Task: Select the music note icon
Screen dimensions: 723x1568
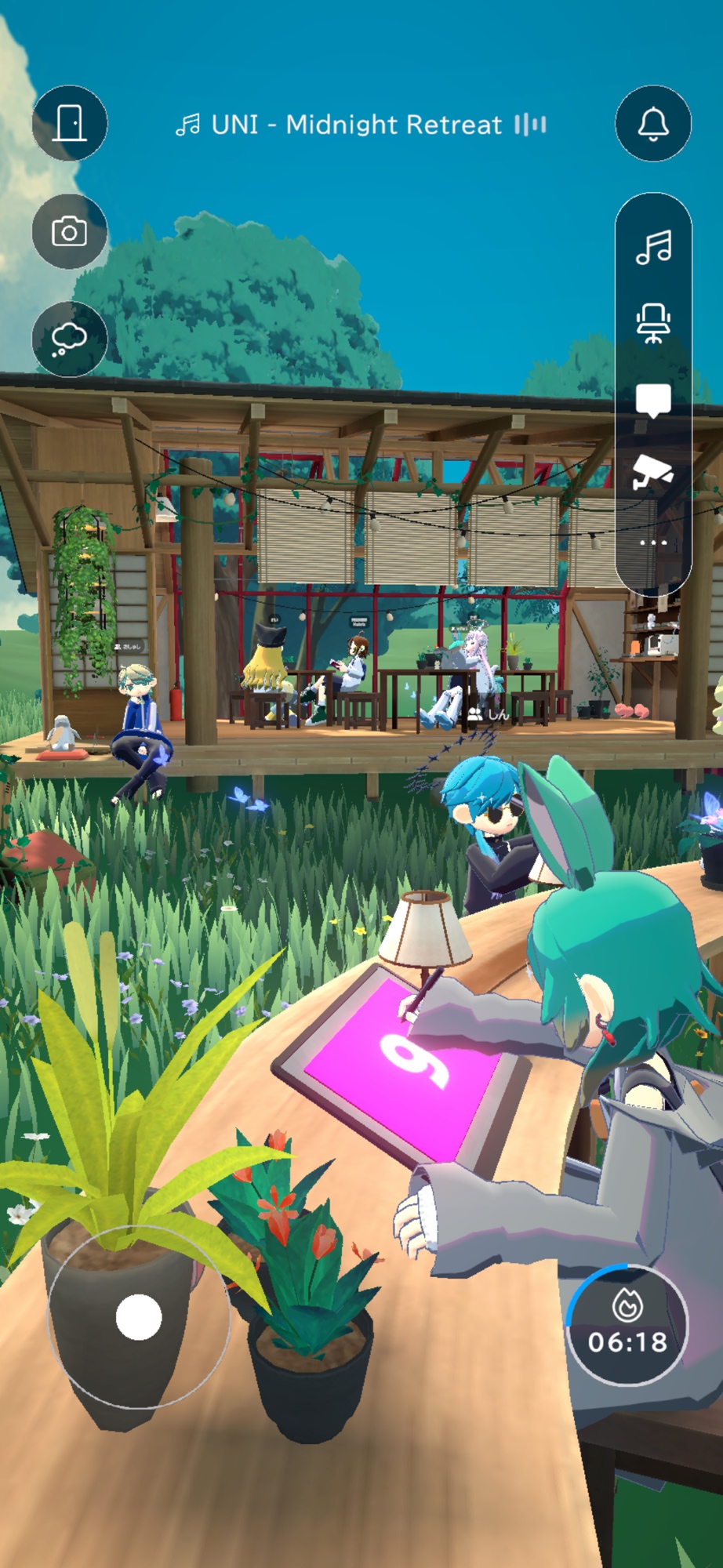Action: point(653,248)
